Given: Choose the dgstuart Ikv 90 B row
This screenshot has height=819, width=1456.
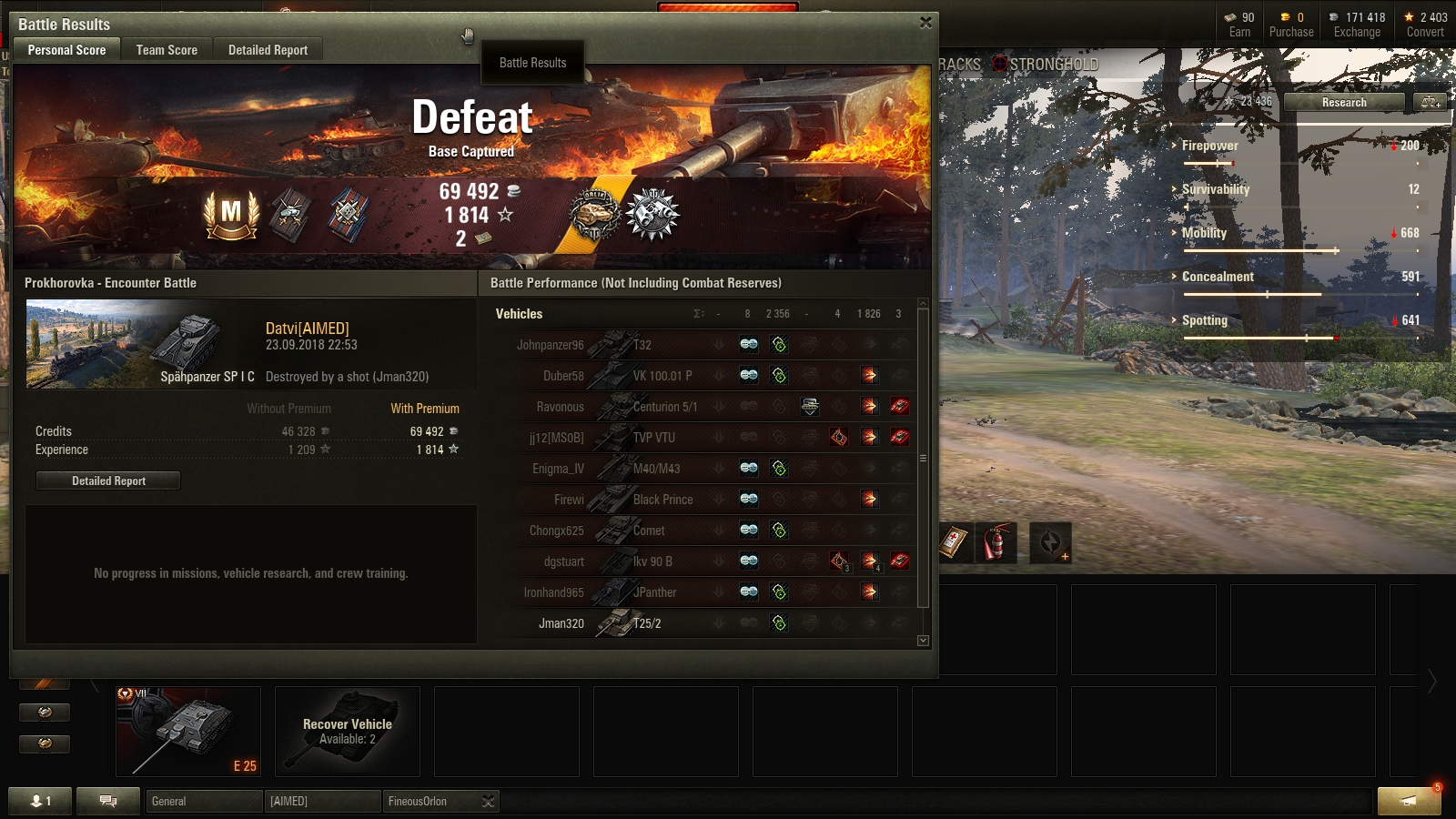Looking at the screenshot, I should coord(710,561).
